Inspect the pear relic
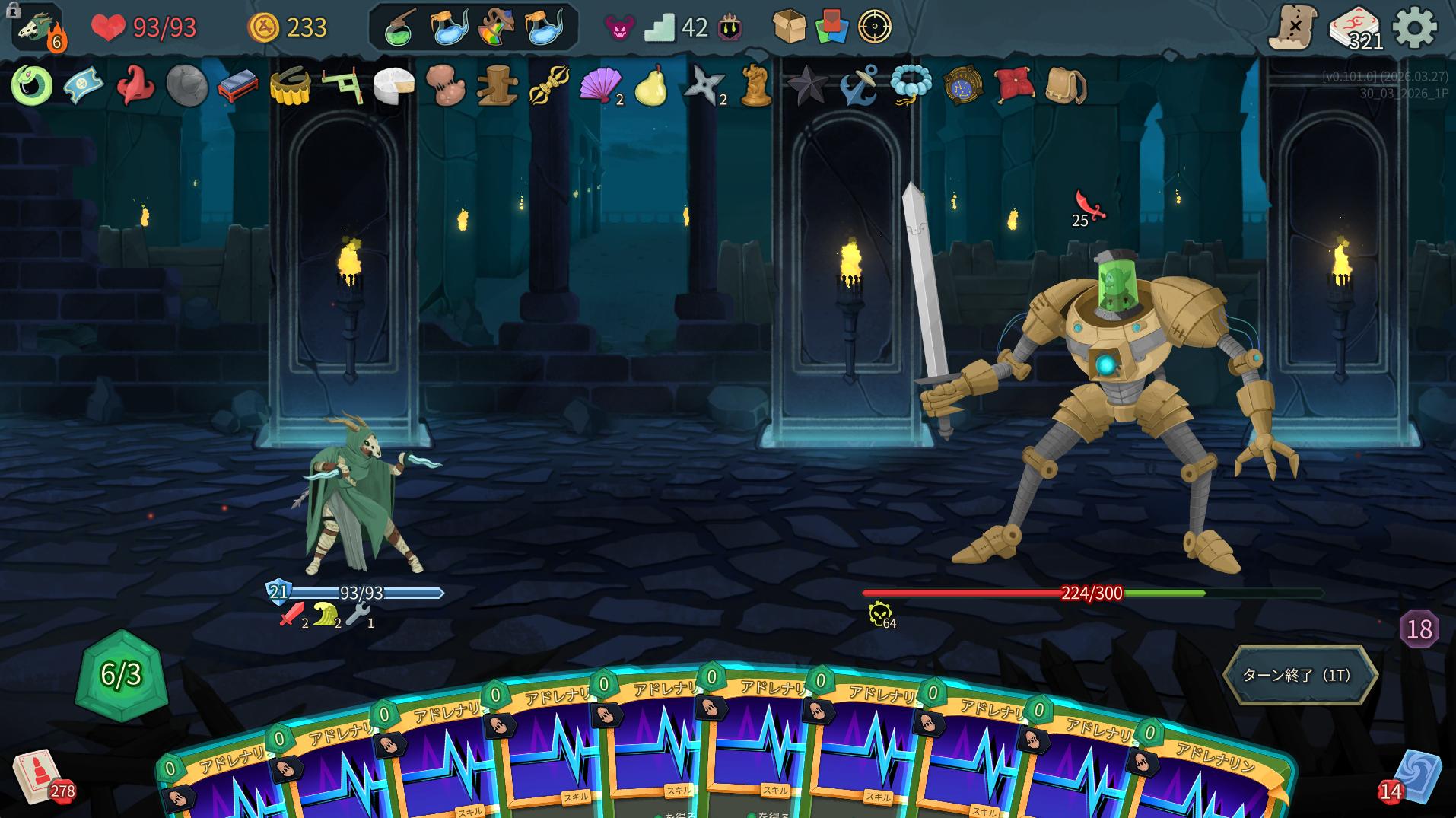This screenshot has height=818, width=1456. pos(650,84)
